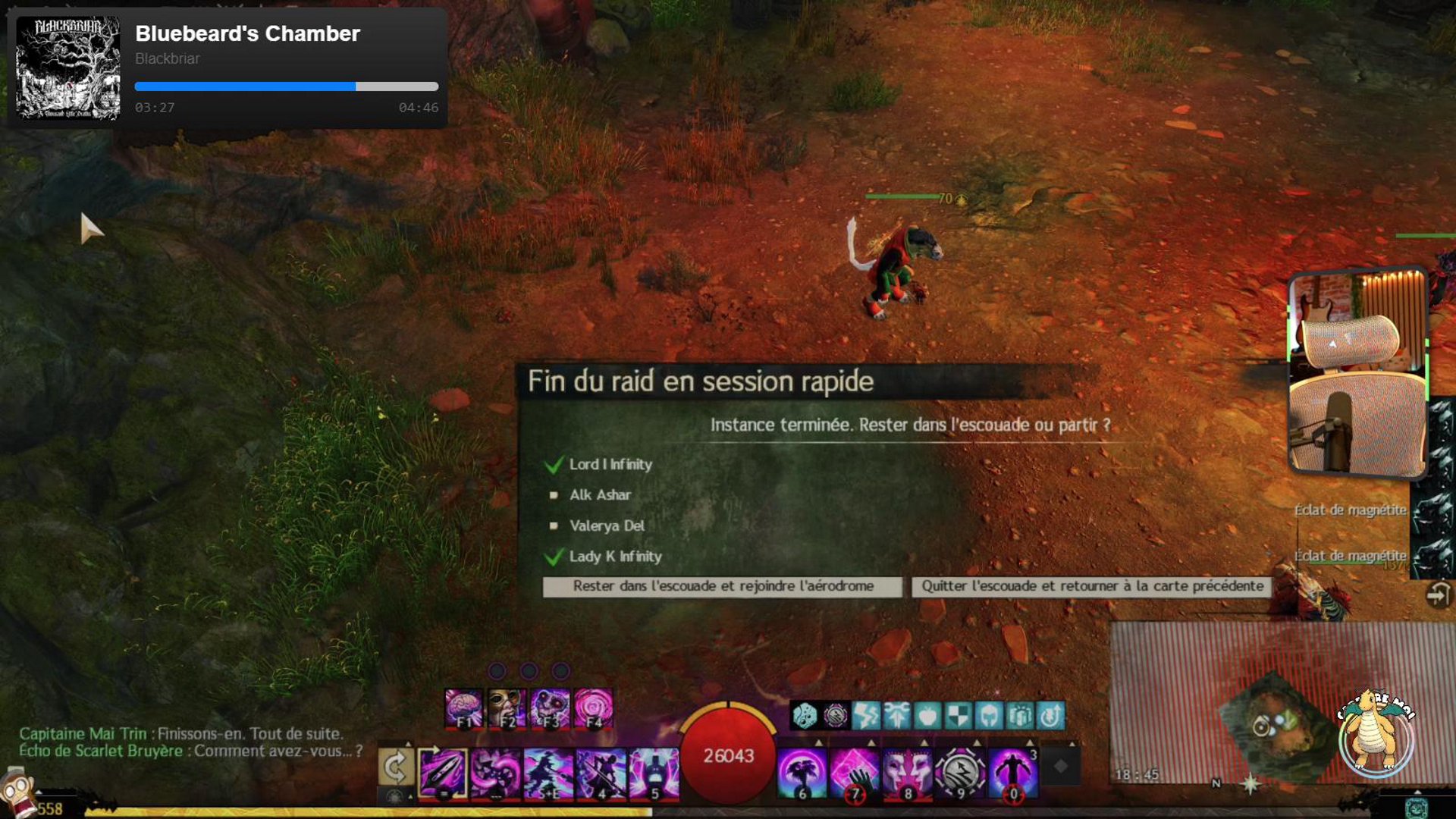Activate the pink diamond hand utility skill
Screen dimensions: 1456x819
point(855,773)
